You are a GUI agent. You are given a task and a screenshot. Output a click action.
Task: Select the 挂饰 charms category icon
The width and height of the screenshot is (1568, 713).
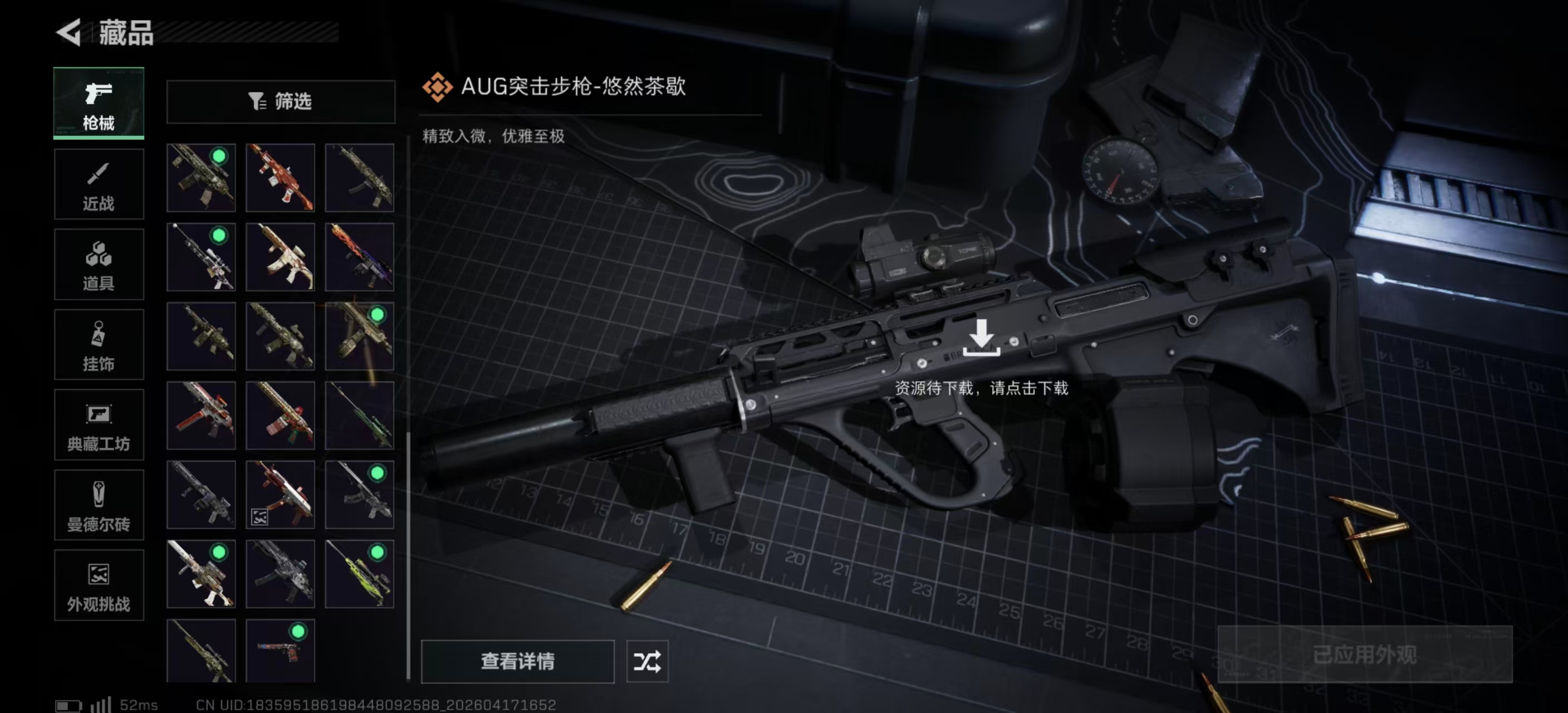[x=99, y=345]
